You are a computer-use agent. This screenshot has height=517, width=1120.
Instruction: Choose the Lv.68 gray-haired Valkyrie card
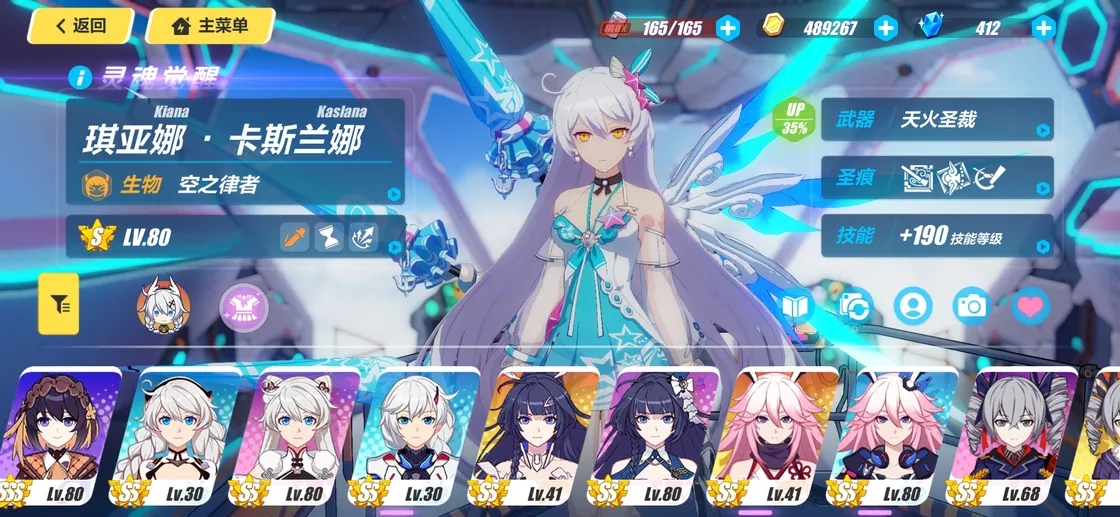[x=1018, y=435]
